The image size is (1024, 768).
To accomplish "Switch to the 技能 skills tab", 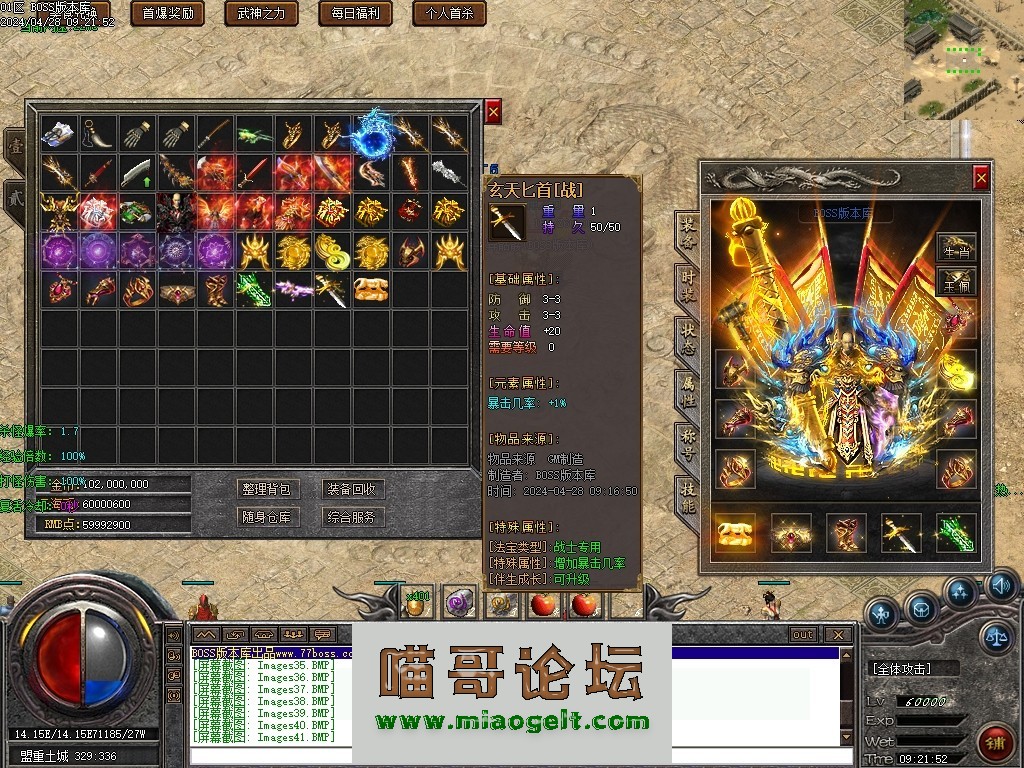I will 688,493.
